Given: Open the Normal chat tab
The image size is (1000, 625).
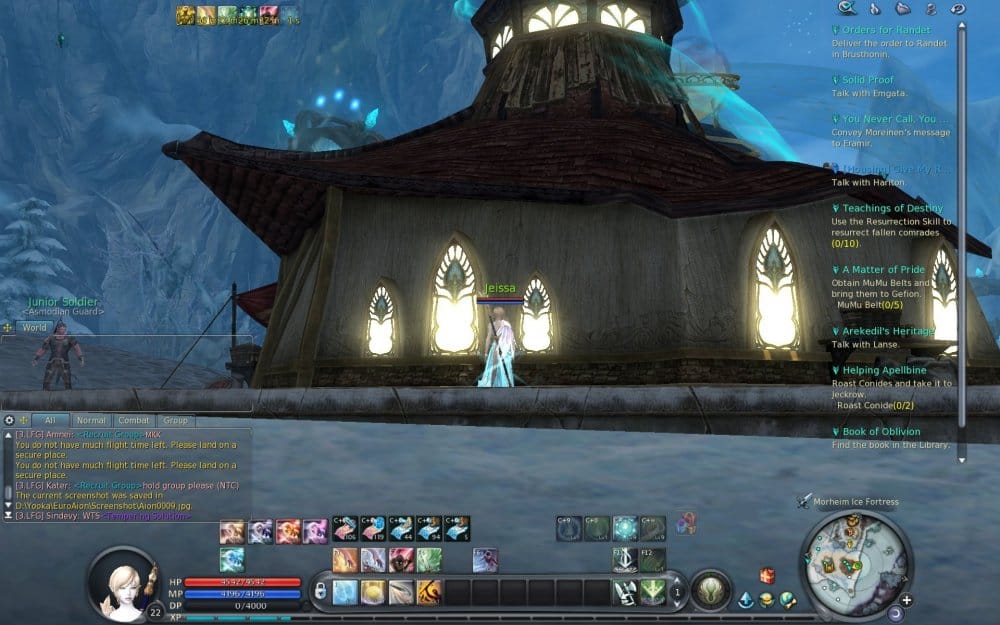Looking at the screenshot, I should pyautogui.click(x=90, y=421).
